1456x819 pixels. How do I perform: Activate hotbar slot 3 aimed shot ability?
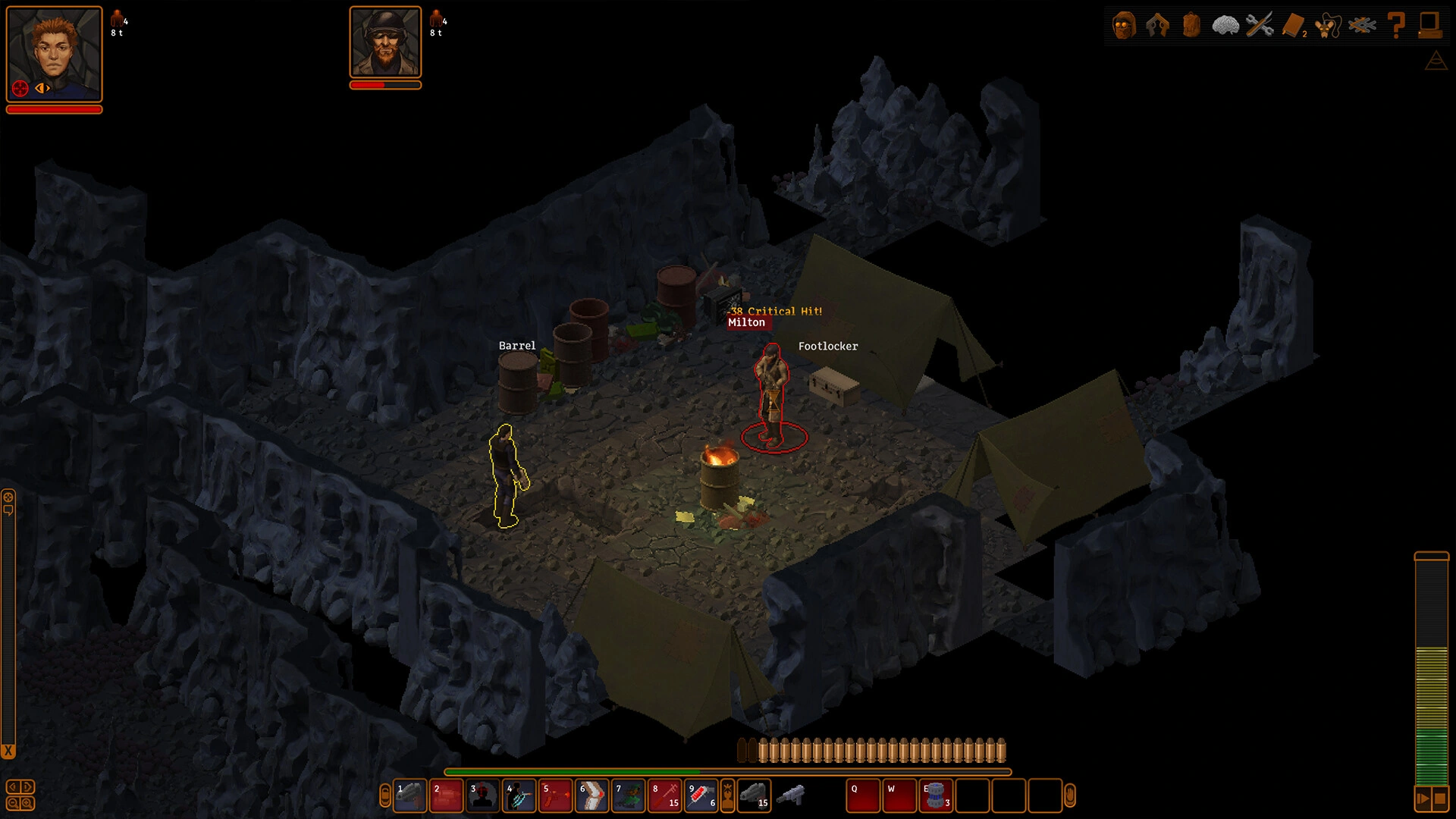(483, 796)
